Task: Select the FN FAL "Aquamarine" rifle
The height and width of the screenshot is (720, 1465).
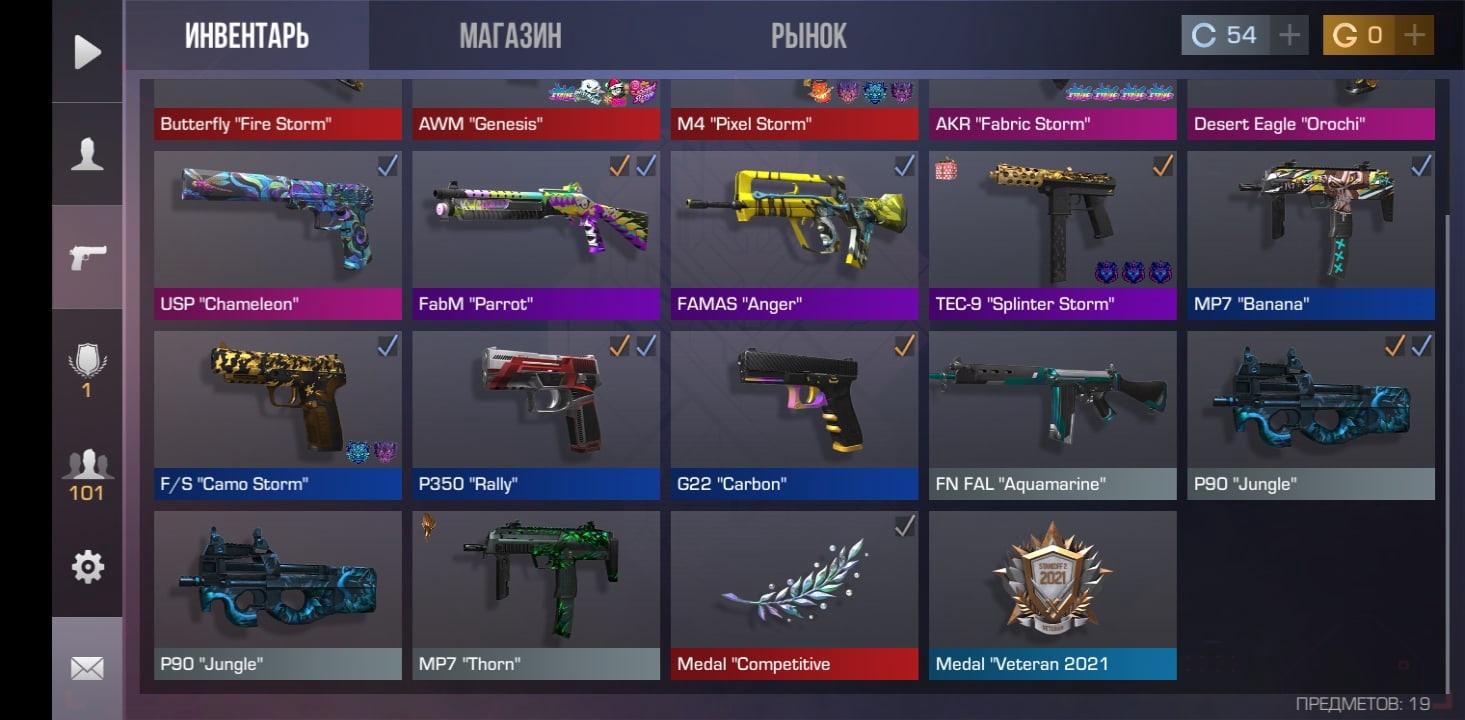Action: point(1052,414)
